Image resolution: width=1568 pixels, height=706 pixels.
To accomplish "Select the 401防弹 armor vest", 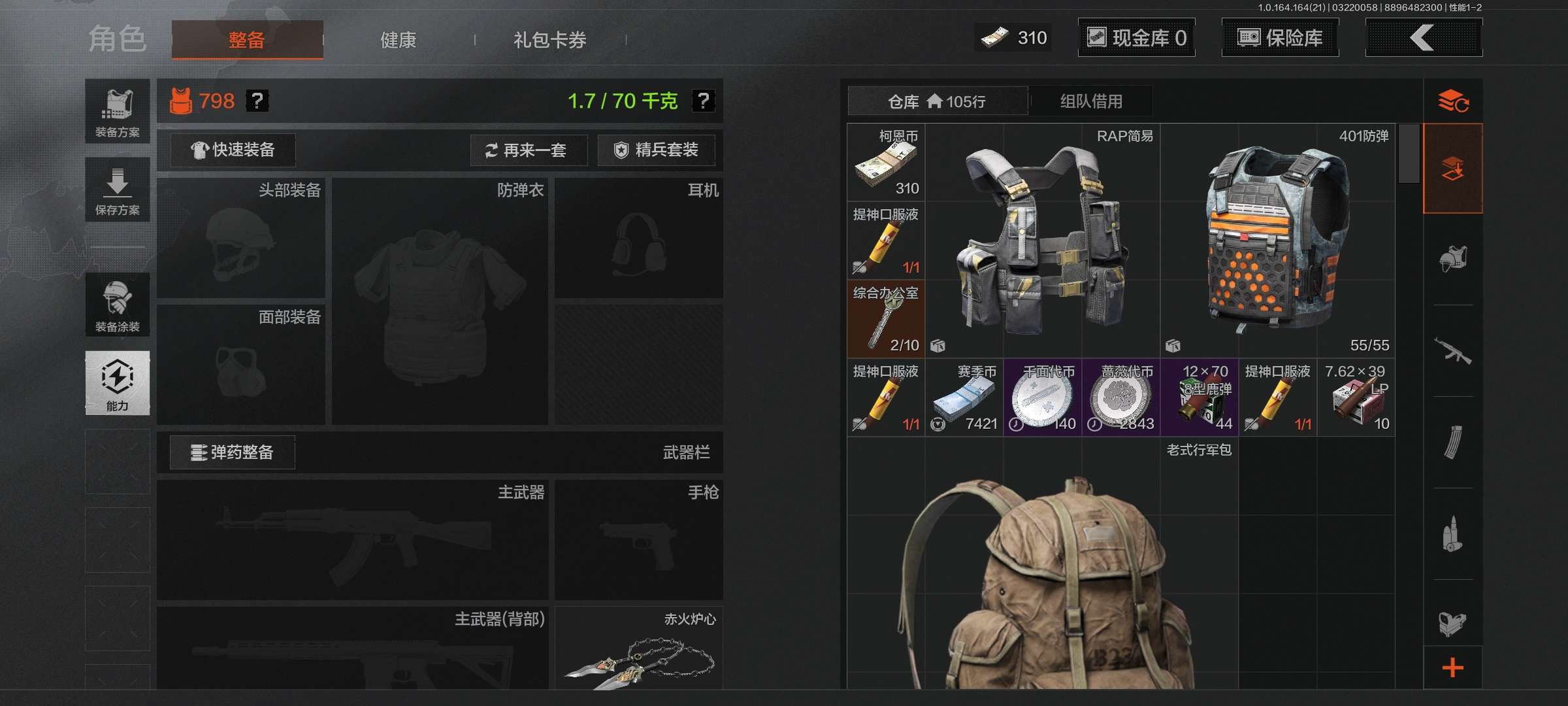I will coord(1277,240).
